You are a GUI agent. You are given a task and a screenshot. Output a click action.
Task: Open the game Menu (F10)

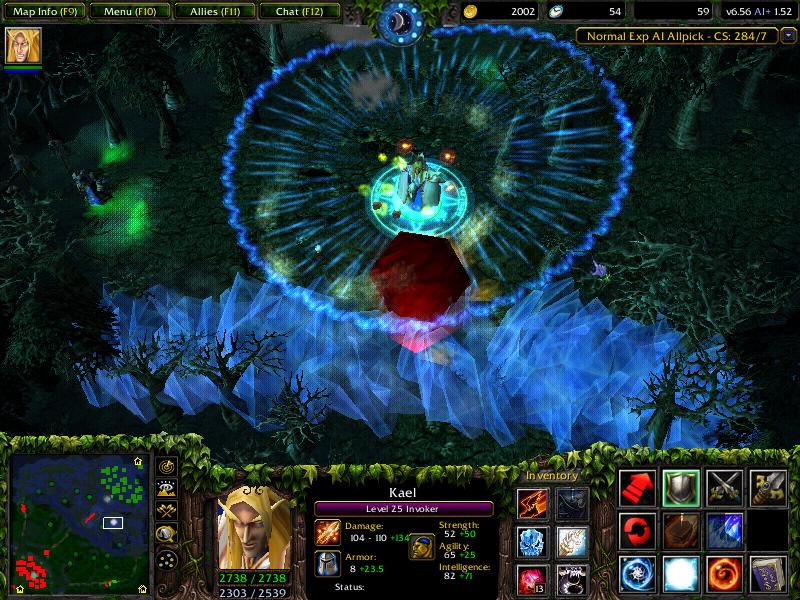tap(127, 13)
